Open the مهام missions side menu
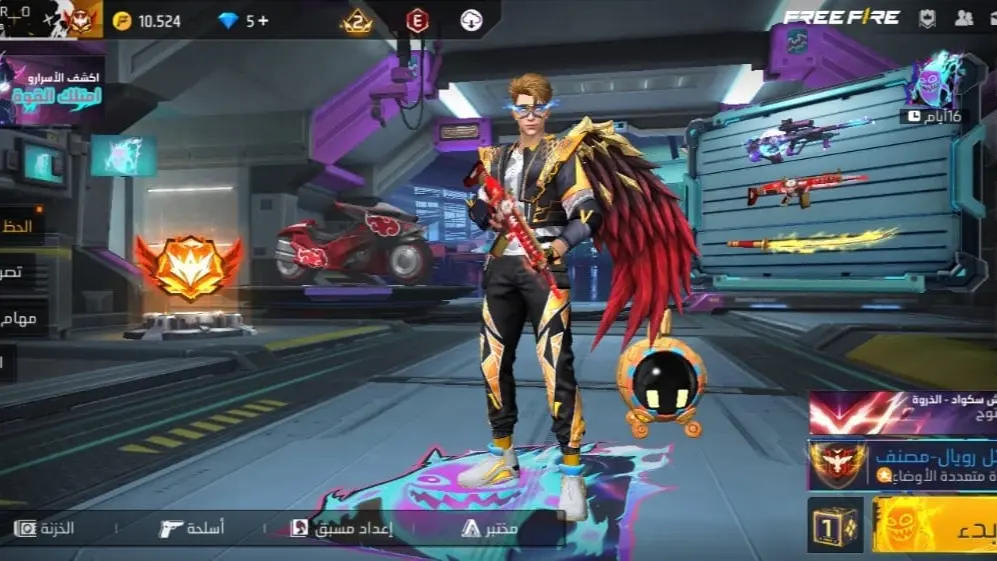Image resolution: width=997 pixels, height=561 pixels. (x=22, y=319)
